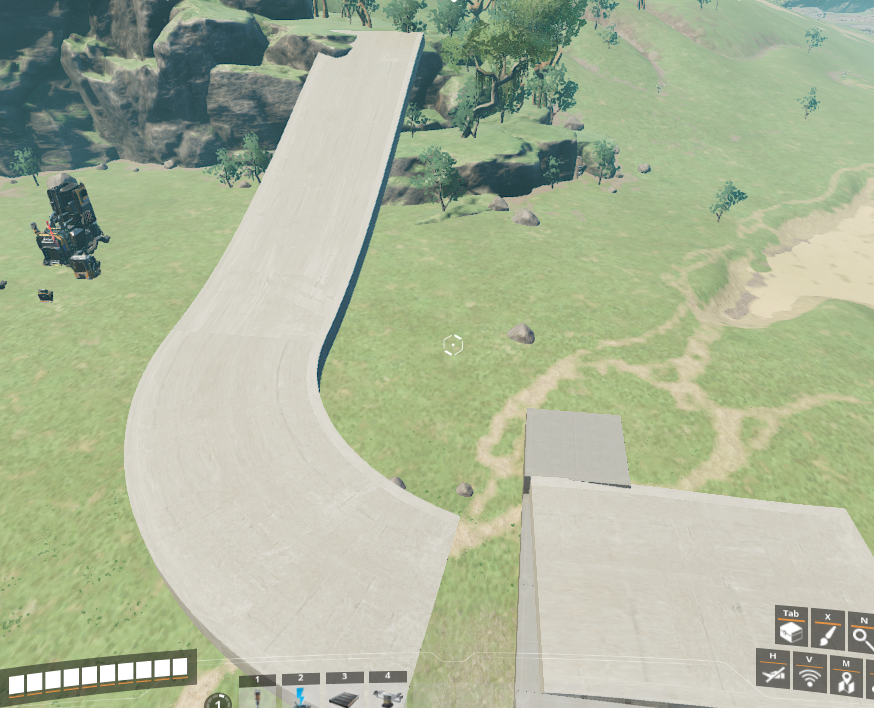Open the inventory chest icon
874x708 pixels.
(x=791, y=632)
